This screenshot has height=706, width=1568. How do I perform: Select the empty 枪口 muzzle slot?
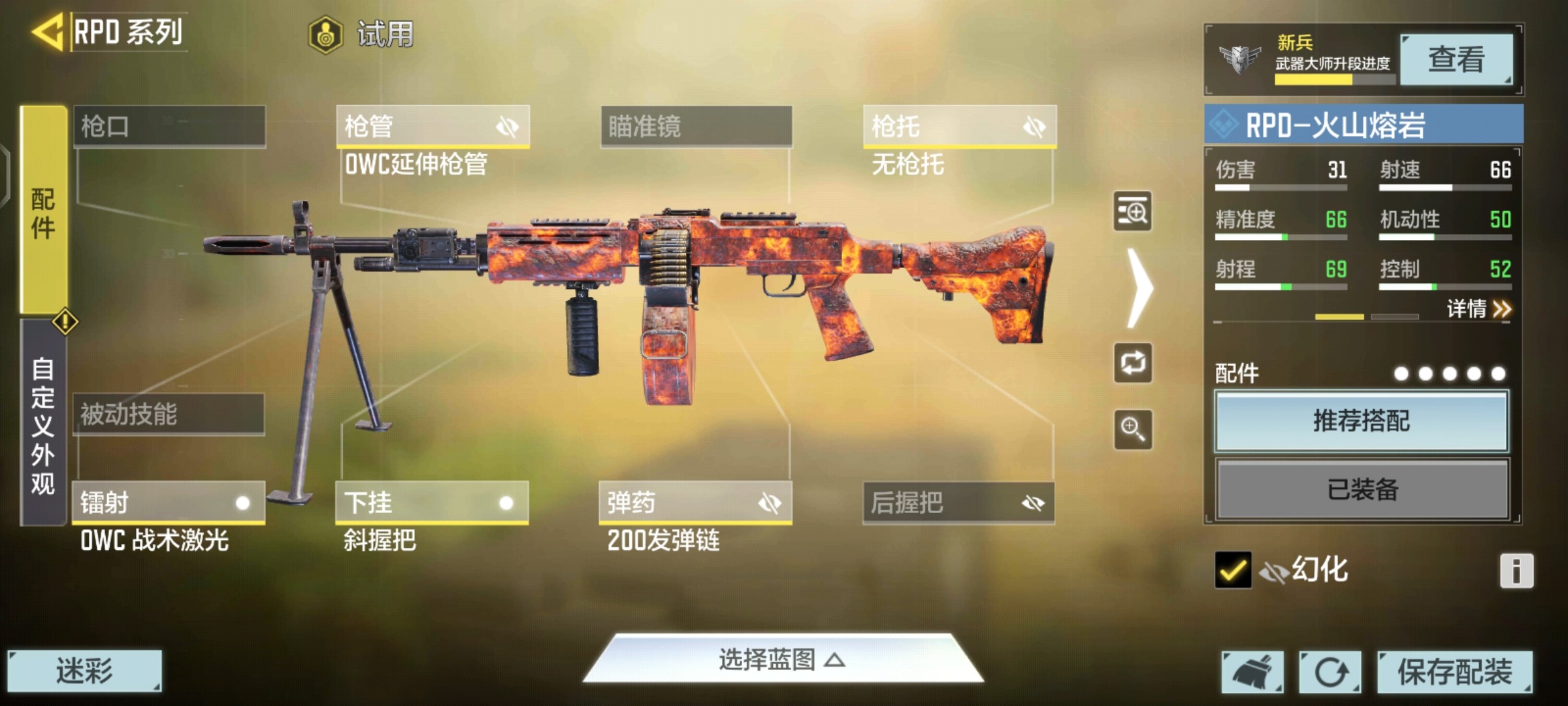(170, 127)
